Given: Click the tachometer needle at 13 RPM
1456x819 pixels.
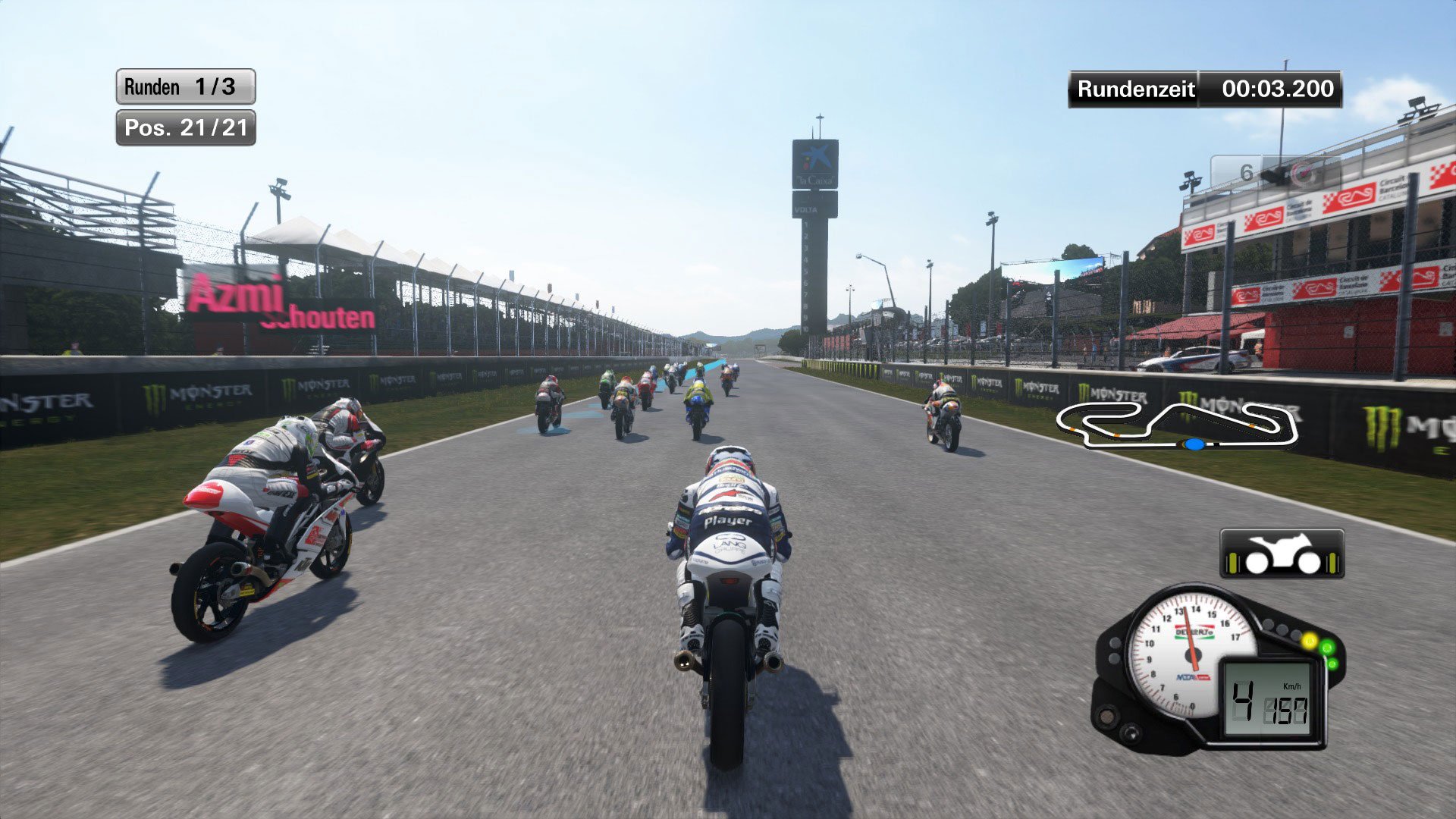Looking at the screenshot, I should coord(1185,613).
